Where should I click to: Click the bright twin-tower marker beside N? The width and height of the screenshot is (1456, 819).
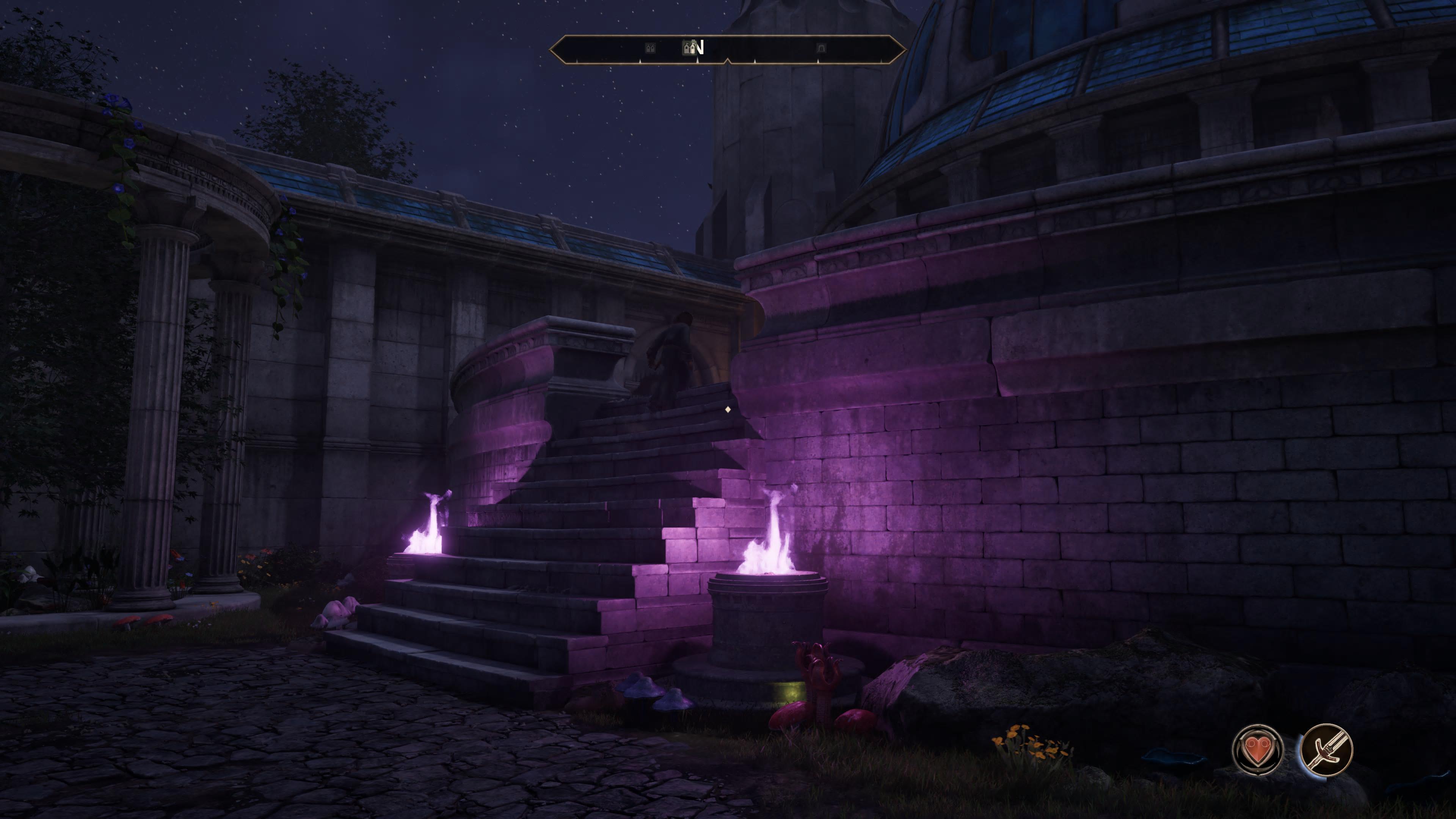click(x=689, y=47)
